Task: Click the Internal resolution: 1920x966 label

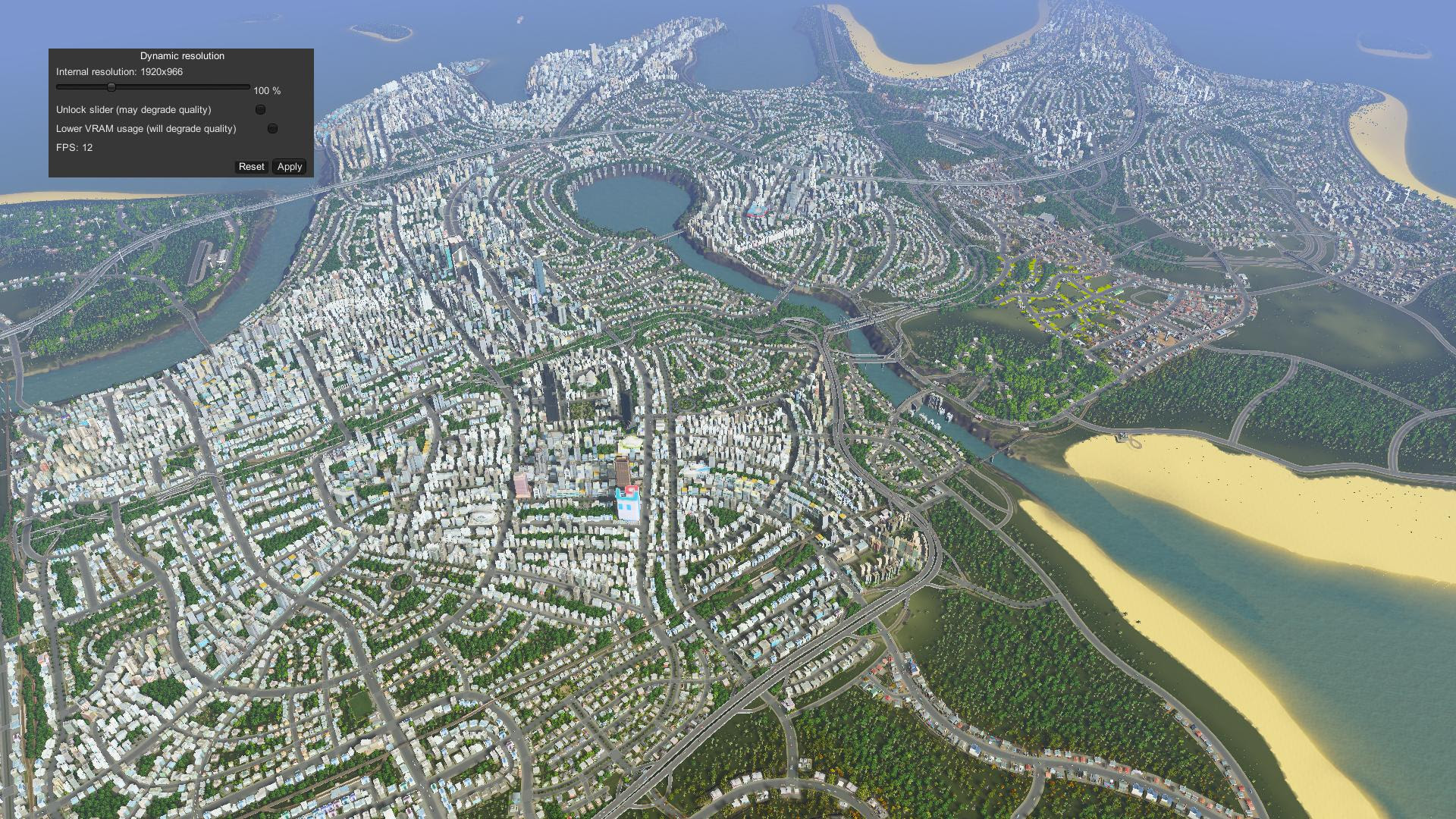Action: [121, 73]
